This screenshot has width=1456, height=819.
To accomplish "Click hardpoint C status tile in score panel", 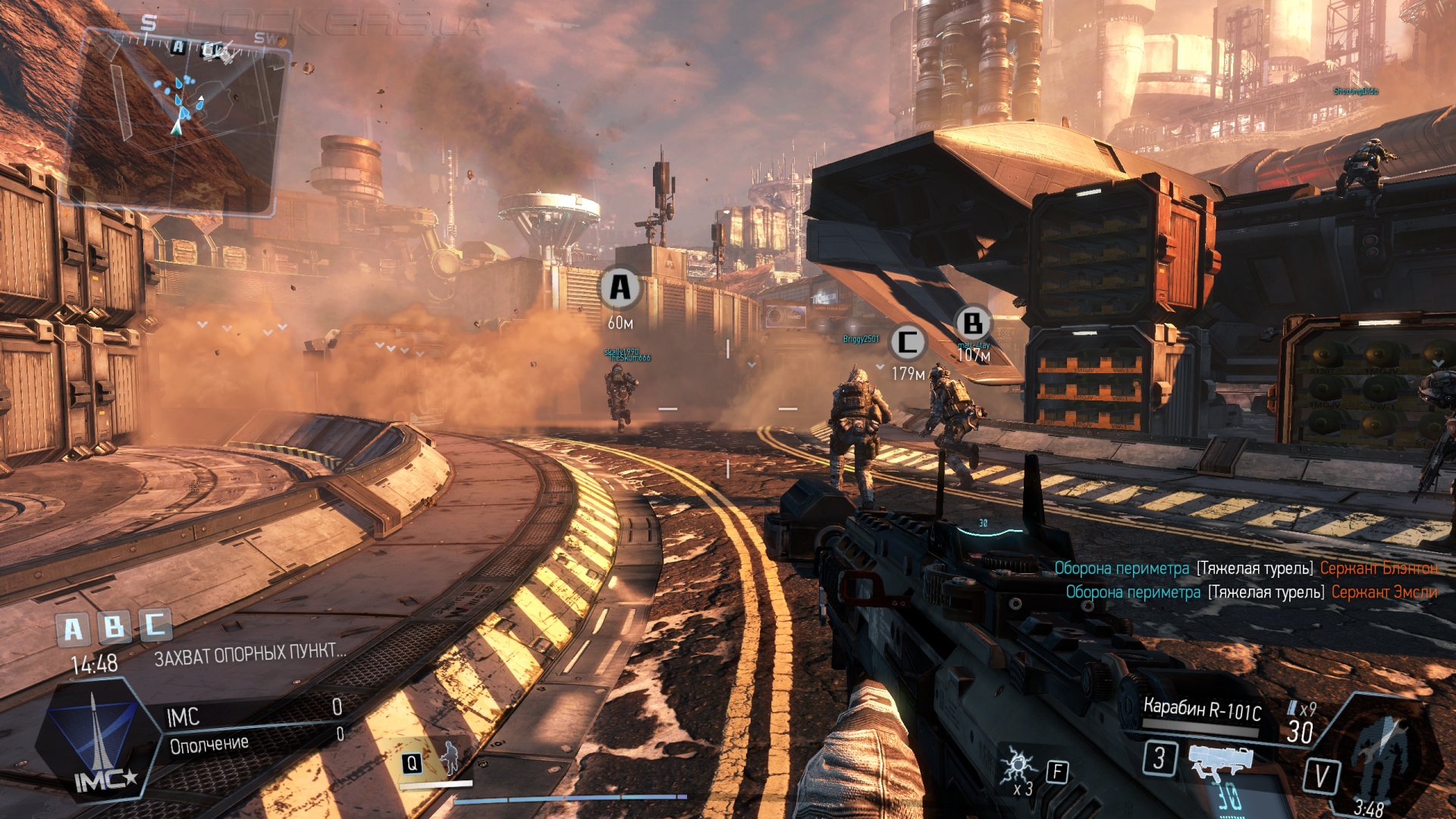I will tap(155, 625).
